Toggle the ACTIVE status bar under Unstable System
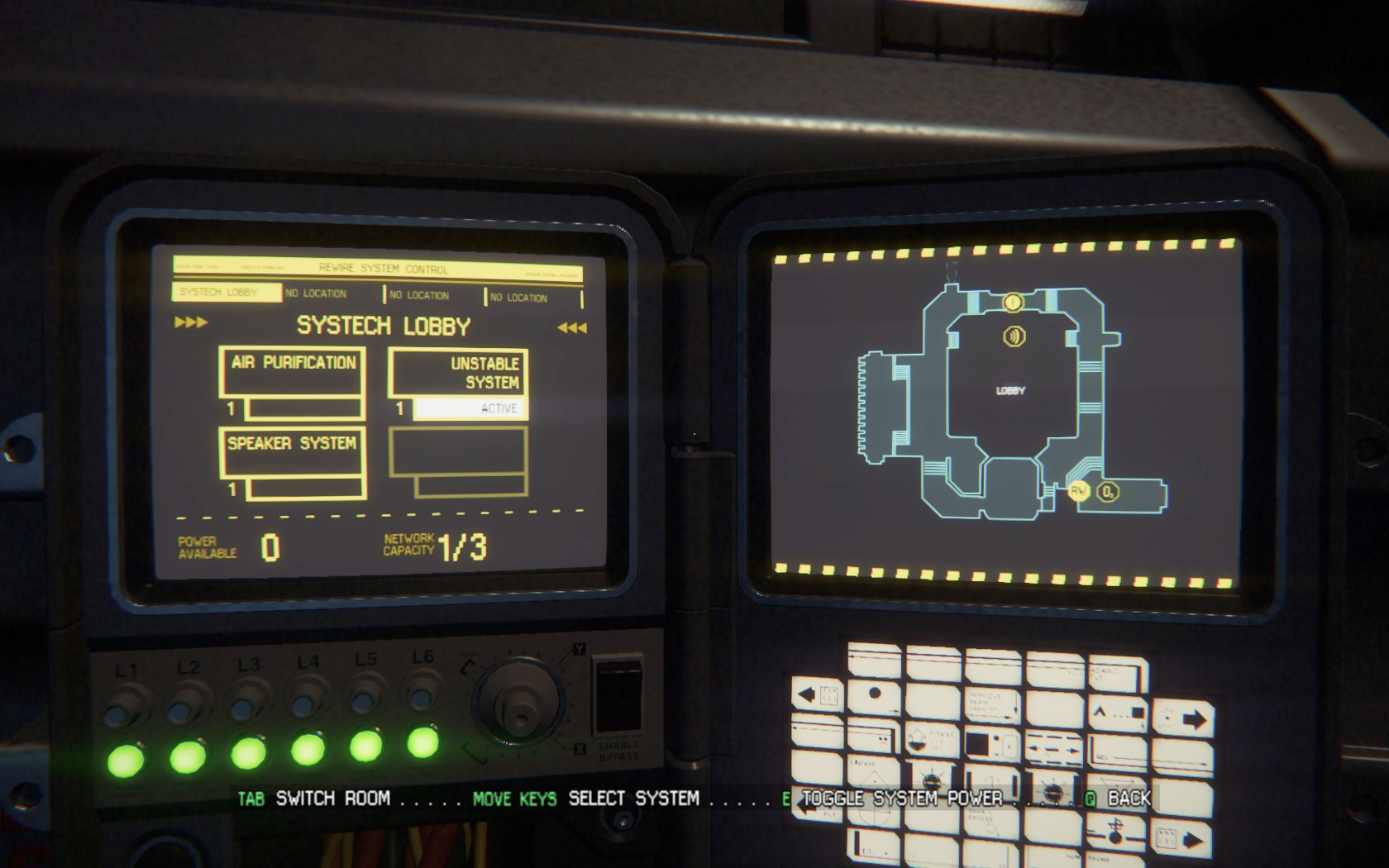 469,408
